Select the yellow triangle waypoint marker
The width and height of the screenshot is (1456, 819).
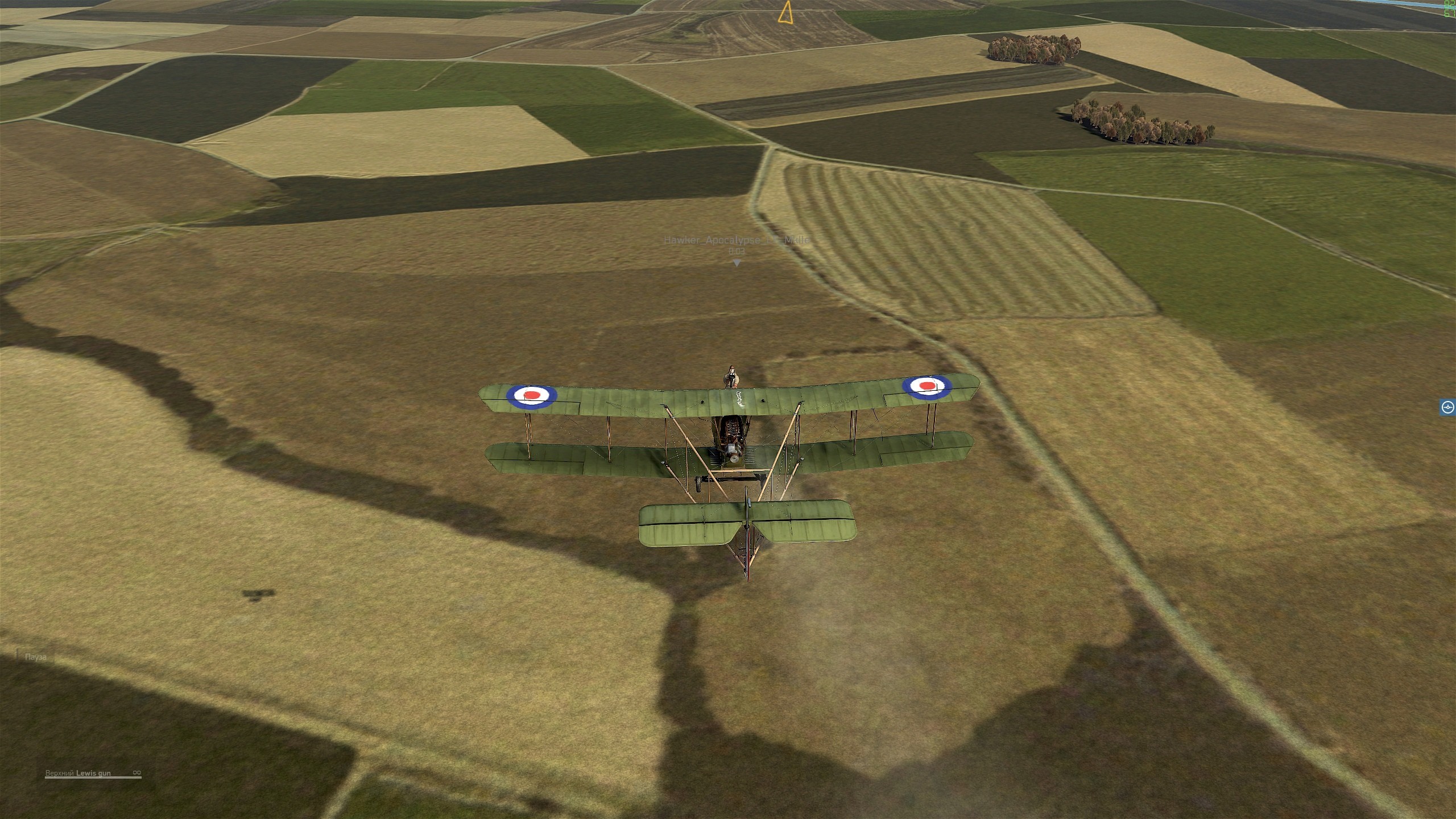(785, 13)
